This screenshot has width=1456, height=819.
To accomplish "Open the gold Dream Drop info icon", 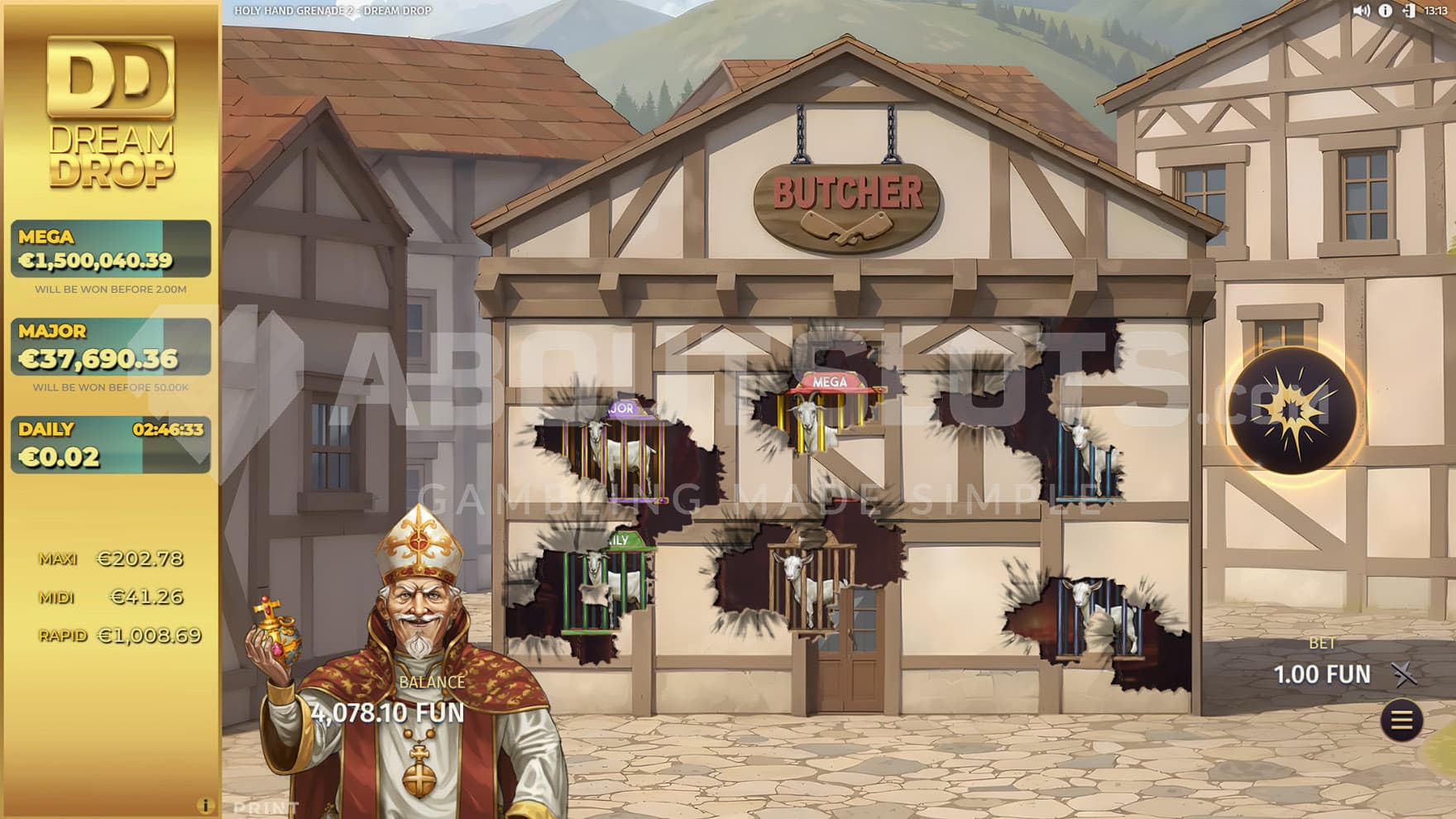I will 205,805.
